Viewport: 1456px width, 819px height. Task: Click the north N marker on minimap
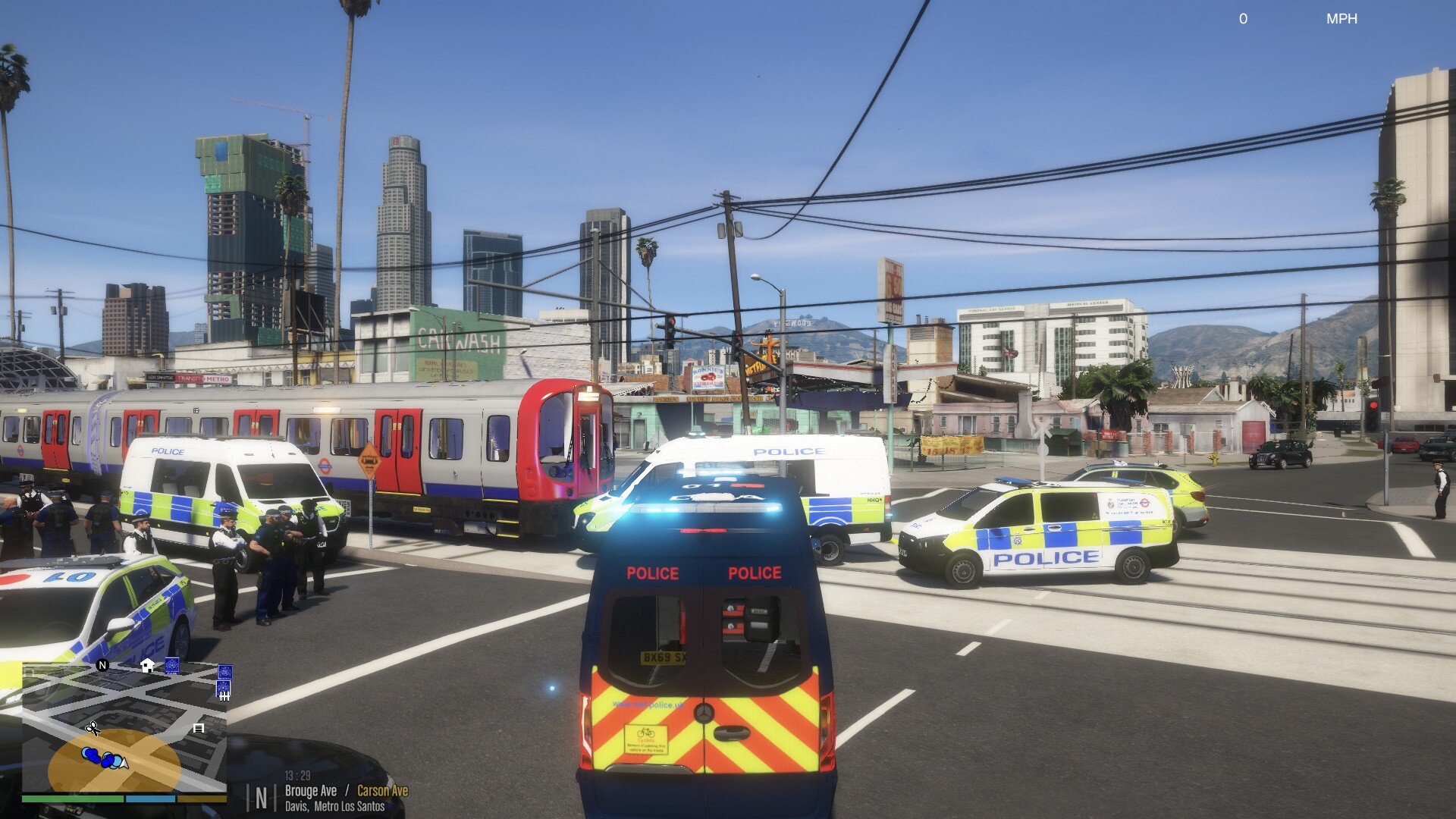tap(103, 665)
